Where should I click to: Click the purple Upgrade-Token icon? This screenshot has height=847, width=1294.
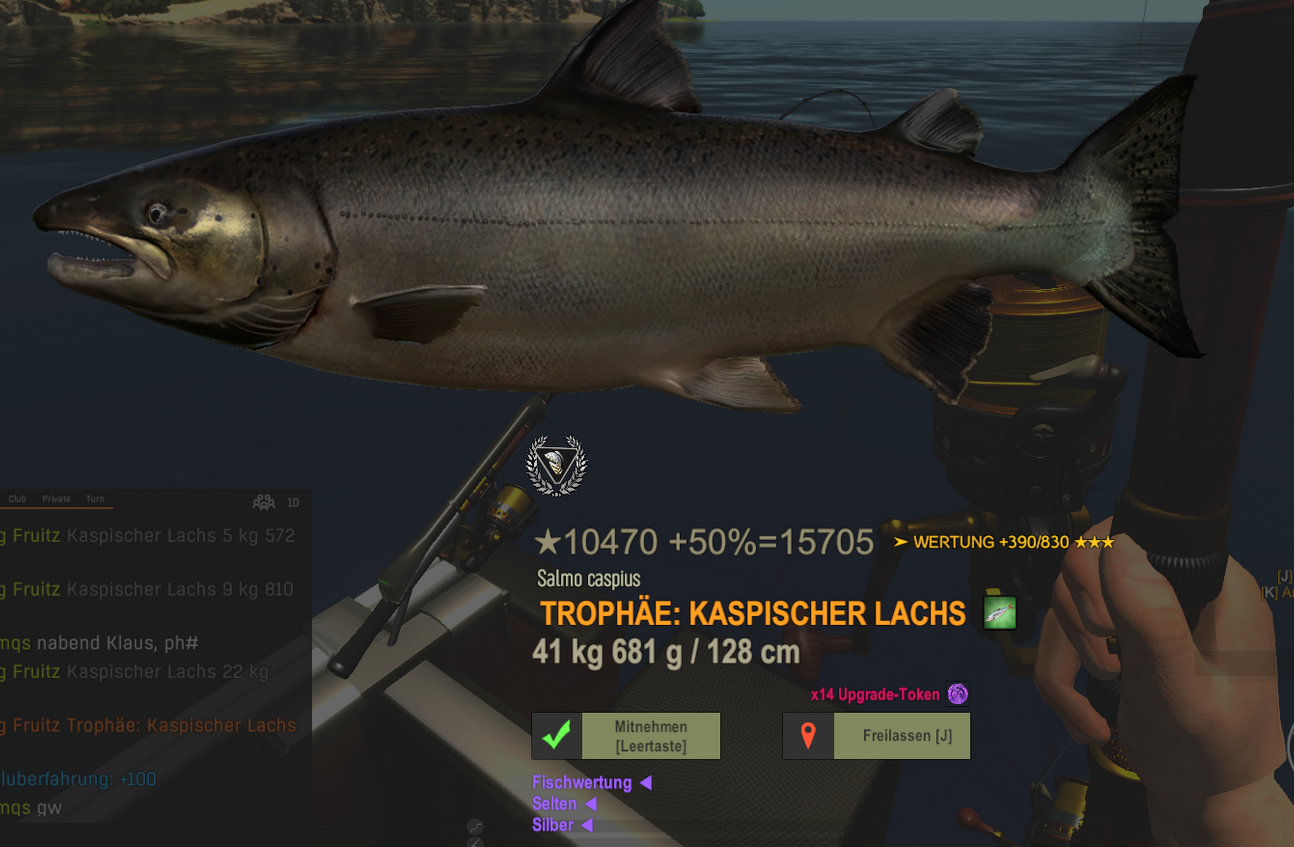(x=958, y=694)
